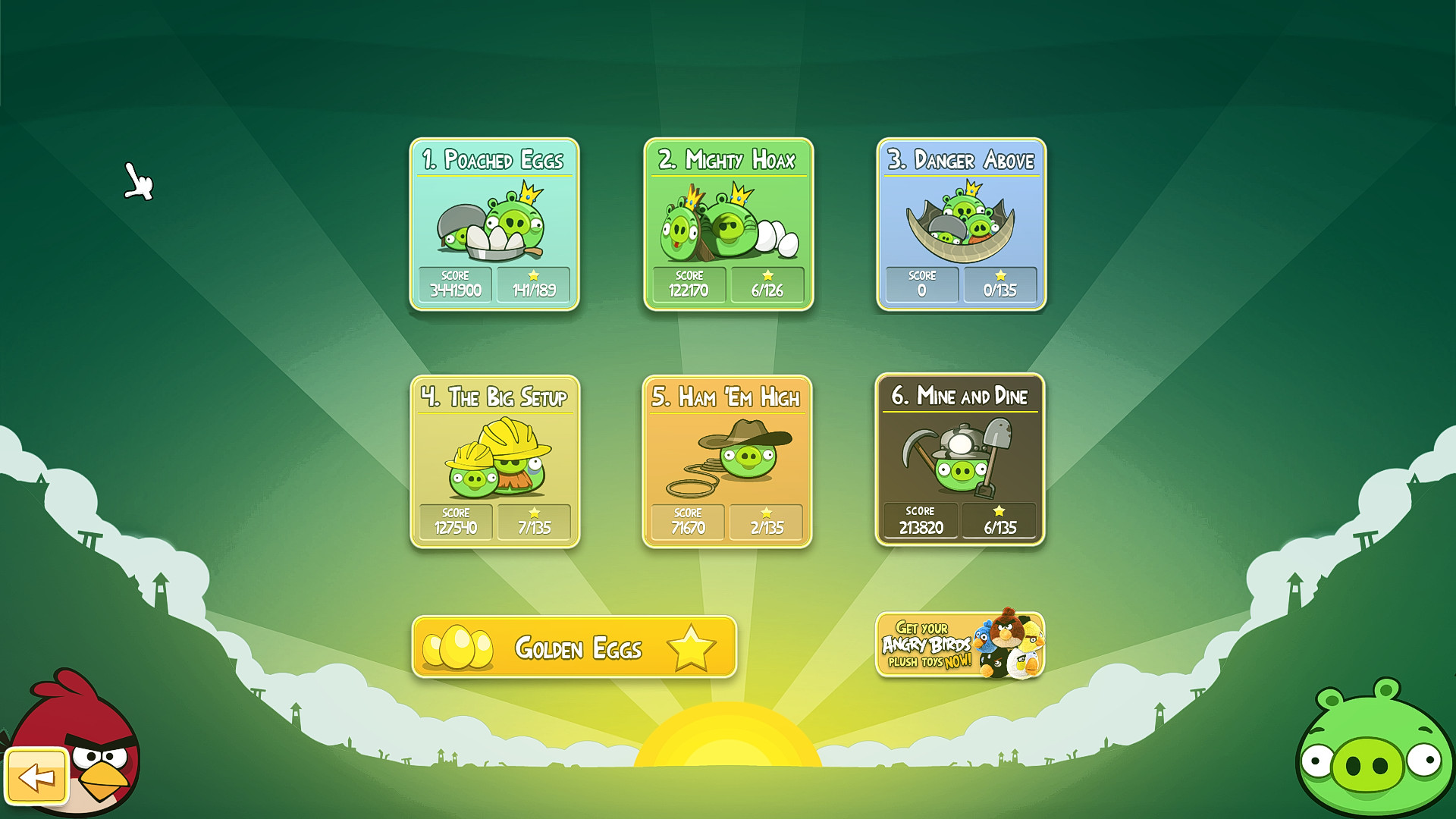
Task: Click the score panel on Ham 'Em High
Action: coord(686,522)
